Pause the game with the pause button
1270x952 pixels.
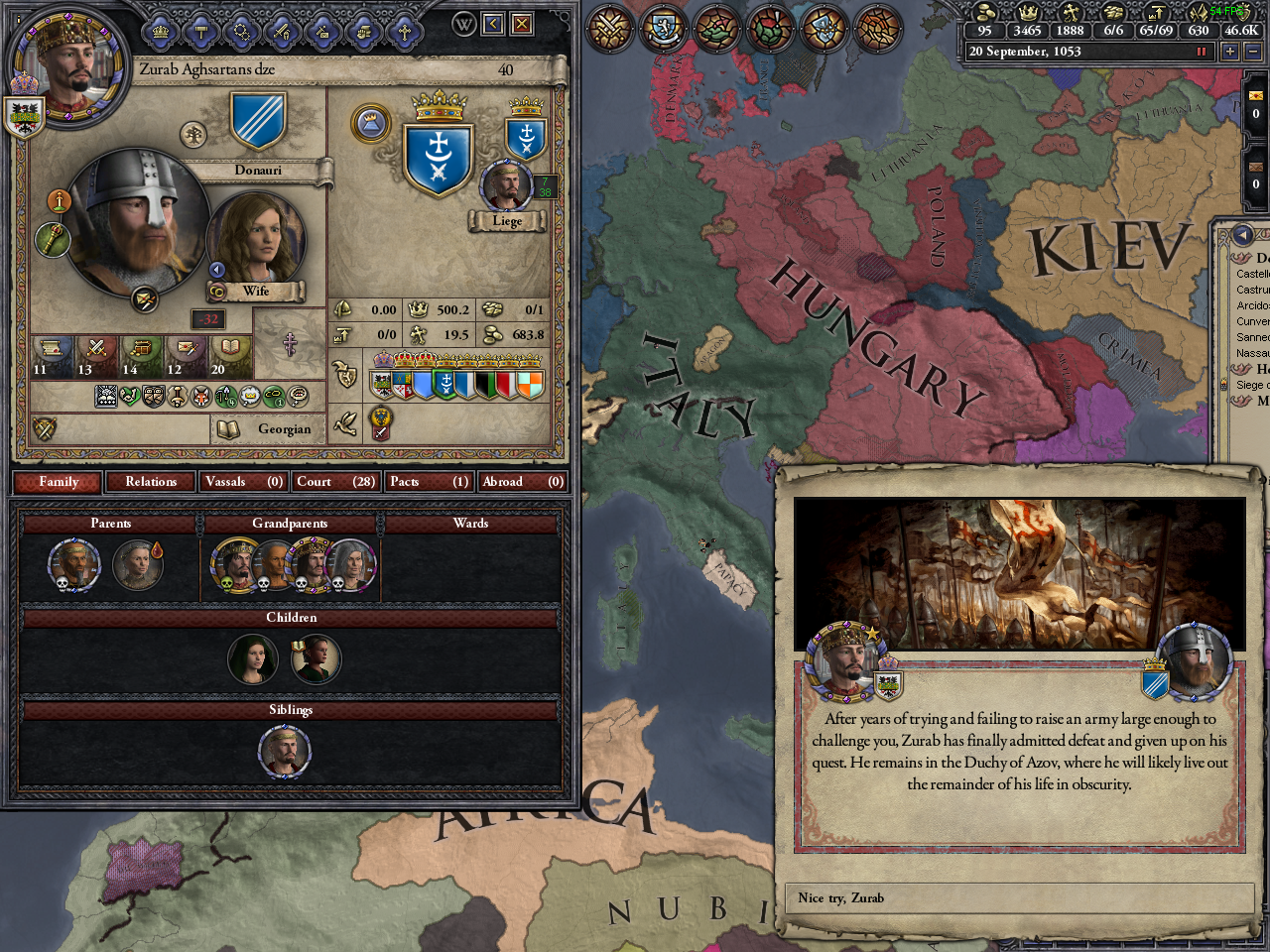coord(1202,50)
